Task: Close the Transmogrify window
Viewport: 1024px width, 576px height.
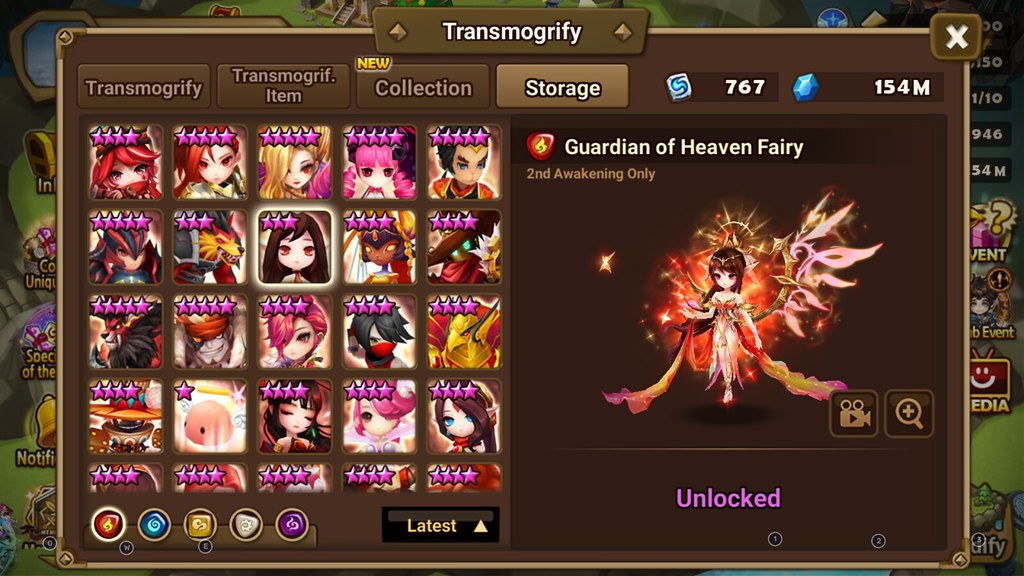Action: (x=956, y=38)
